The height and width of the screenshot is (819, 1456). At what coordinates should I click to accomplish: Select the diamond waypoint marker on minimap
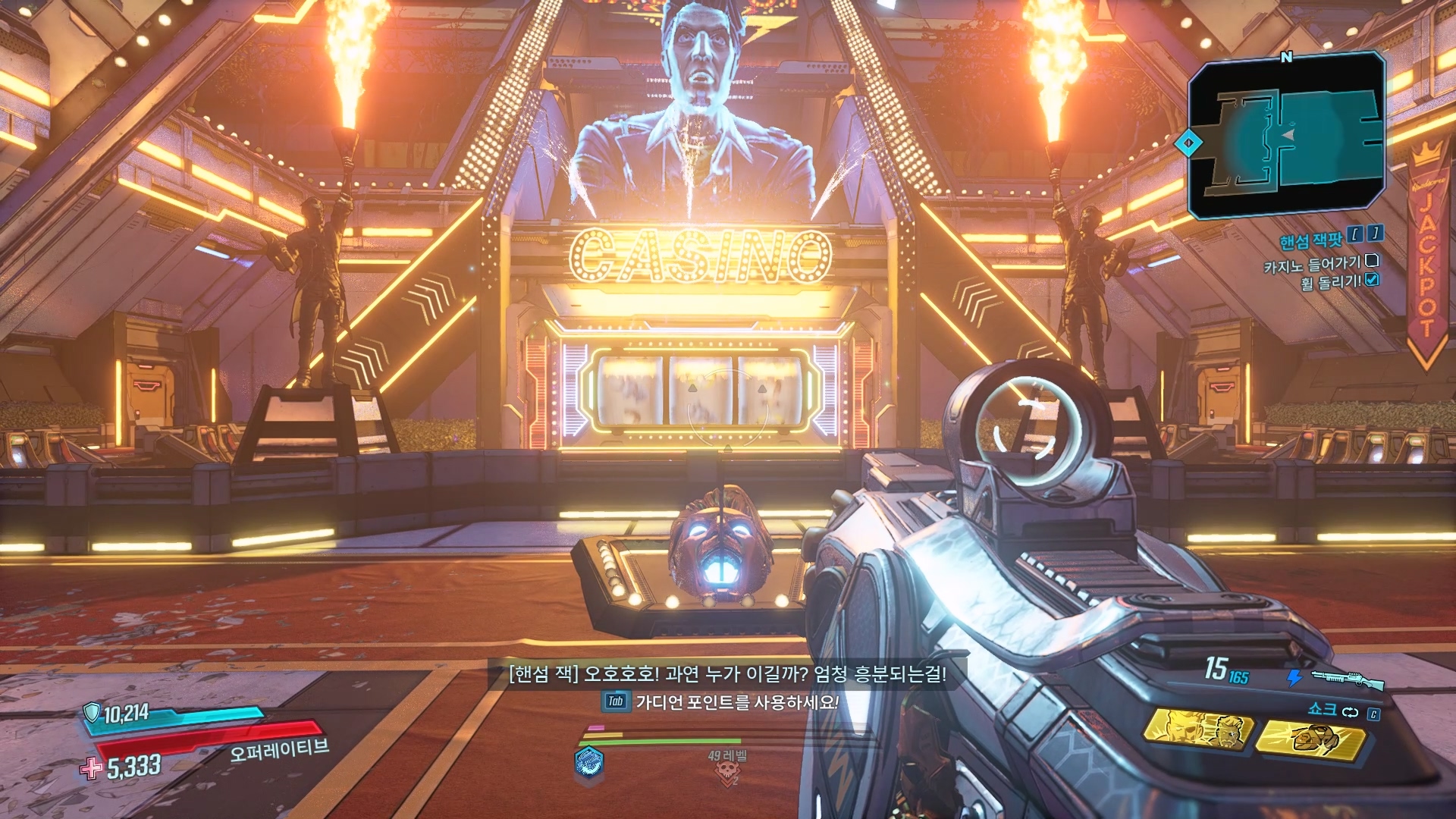coord(1188,143)
